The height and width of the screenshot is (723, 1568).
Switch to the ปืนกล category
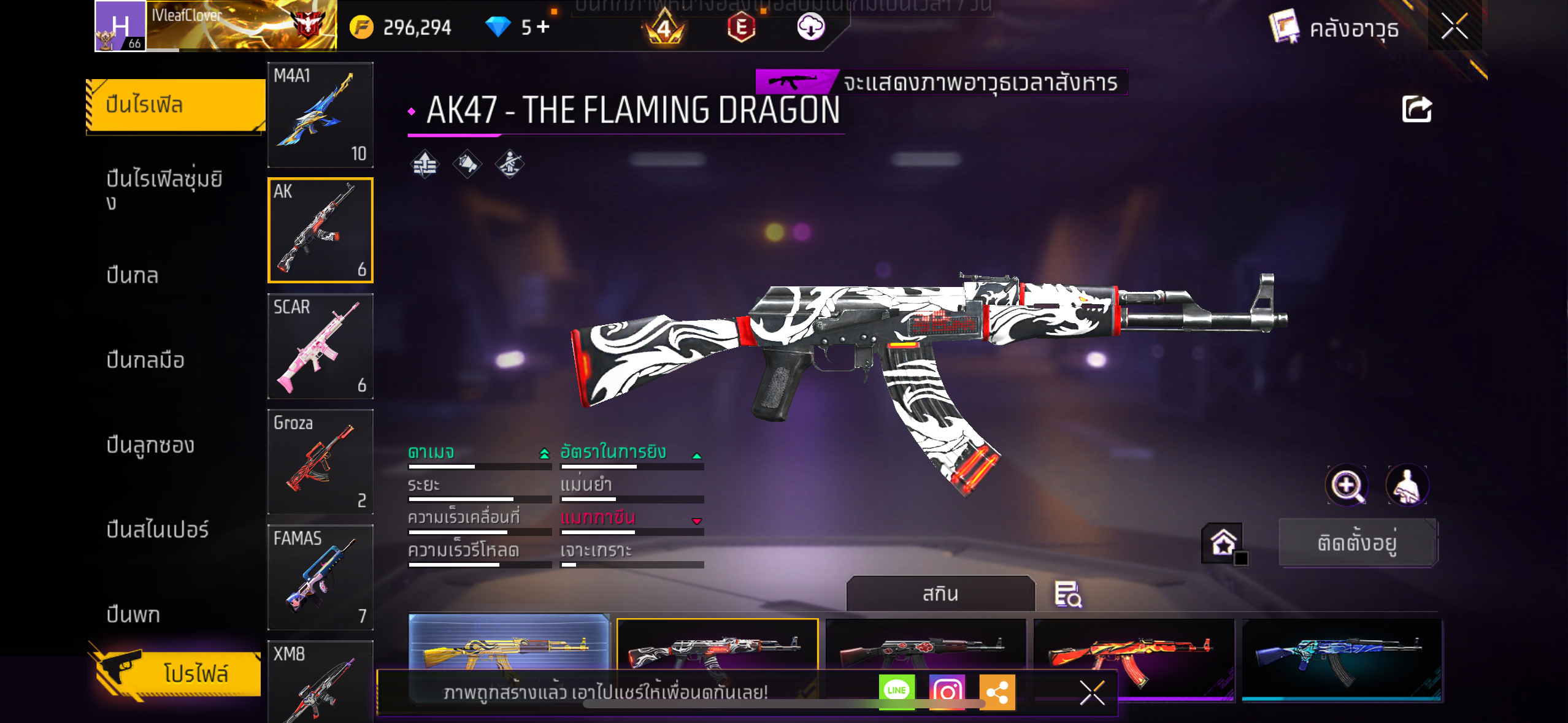tap(133, 275)
